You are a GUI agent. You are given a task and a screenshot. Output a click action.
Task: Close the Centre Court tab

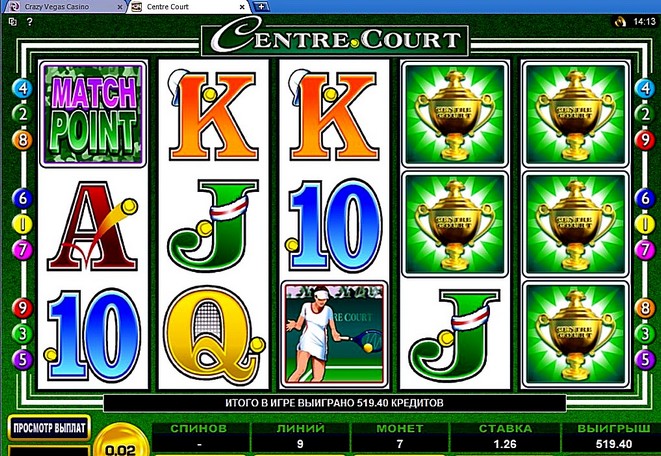pyautogui.click(x=242, y=7)
